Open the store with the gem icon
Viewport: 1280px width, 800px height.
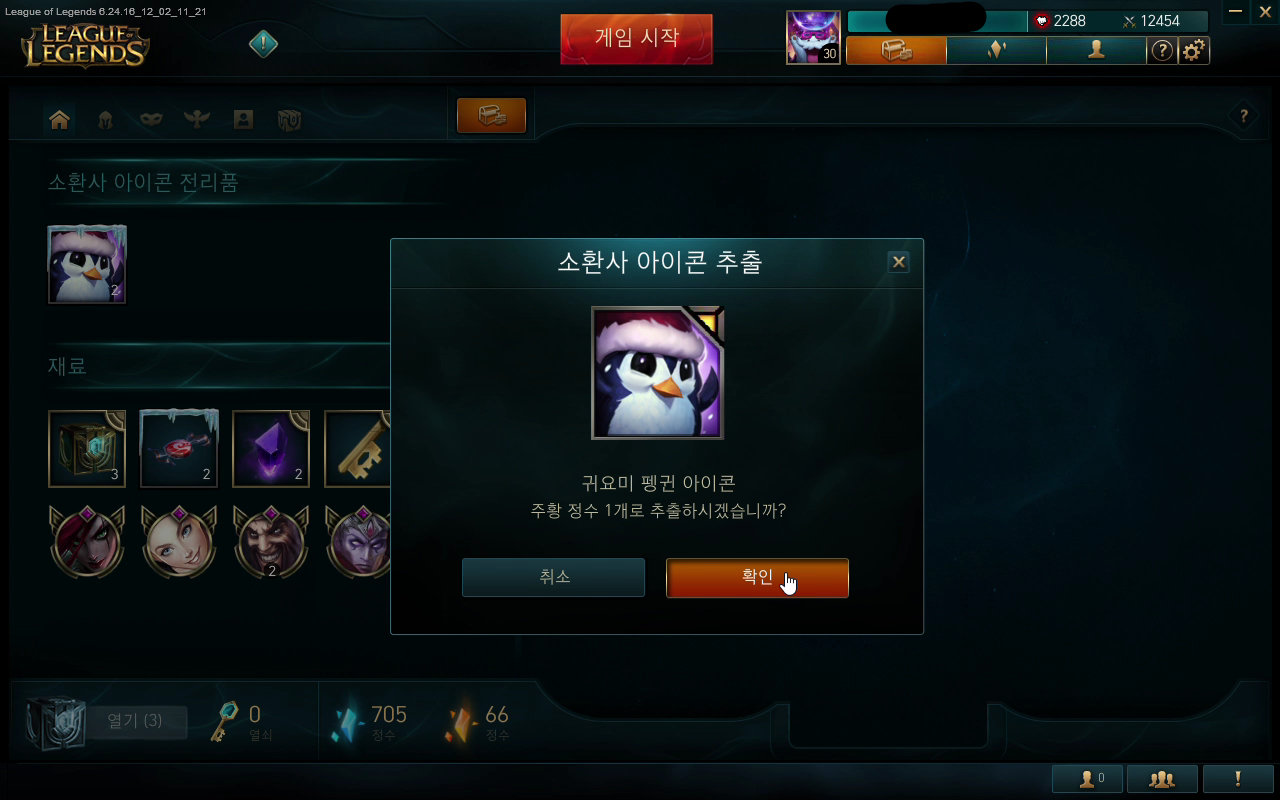996,50
